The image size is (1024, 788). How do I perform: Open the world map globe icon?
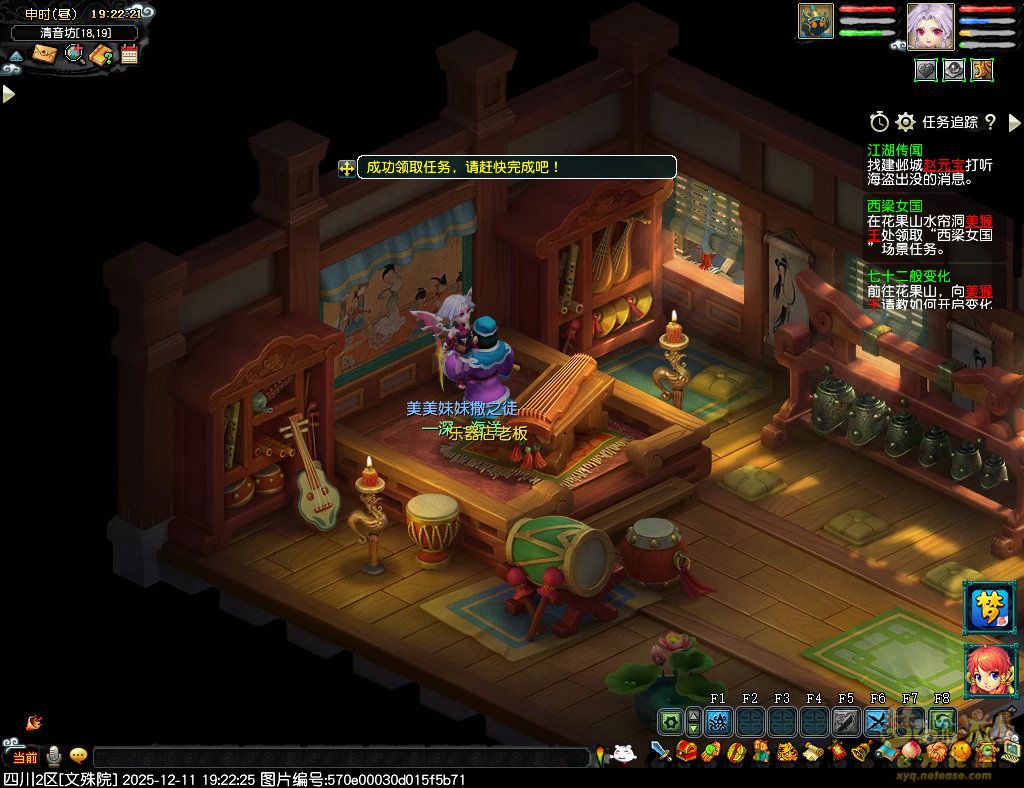coord(74,54)
